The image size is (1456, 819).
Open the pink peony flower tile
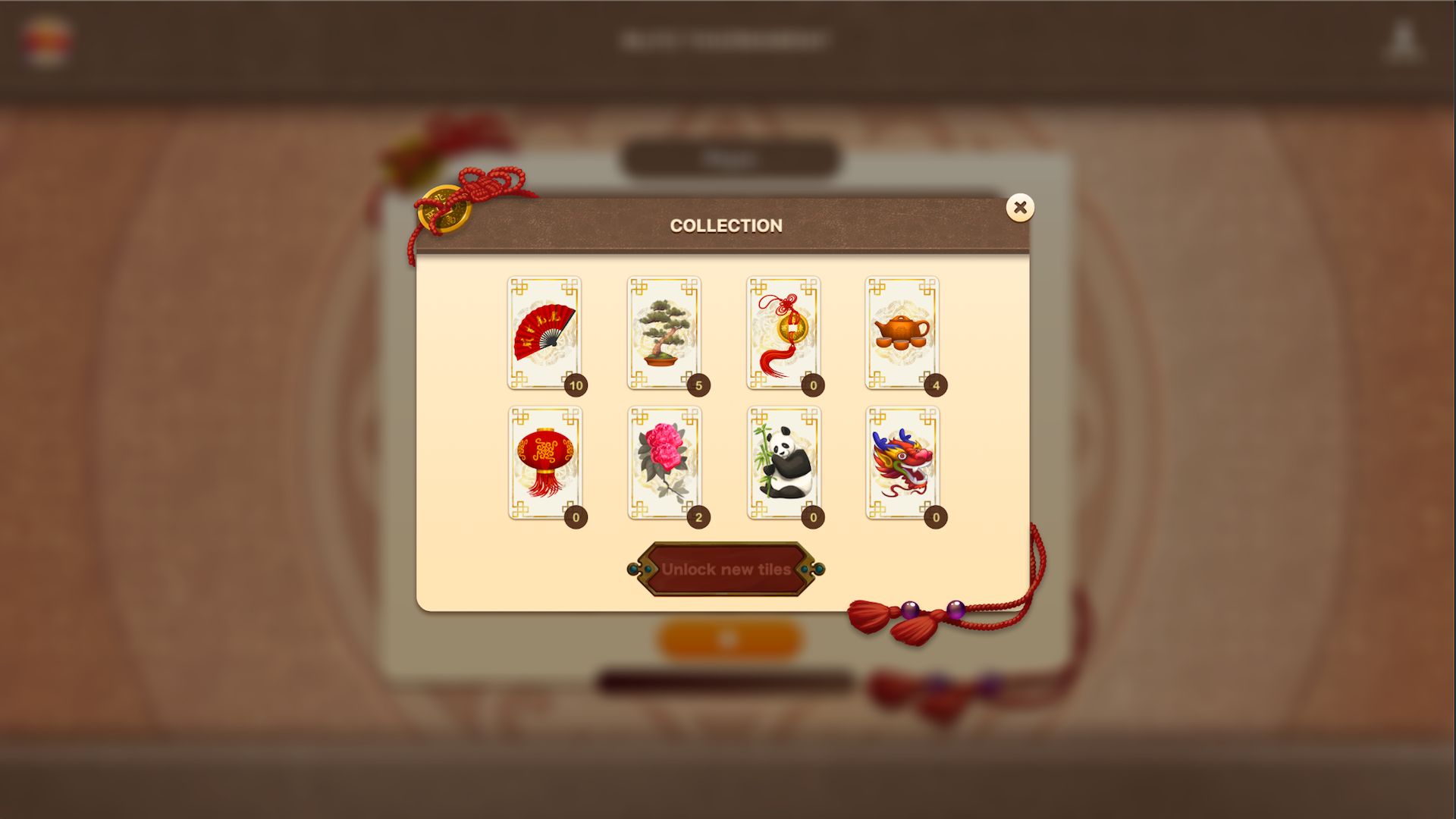(664, 463)
